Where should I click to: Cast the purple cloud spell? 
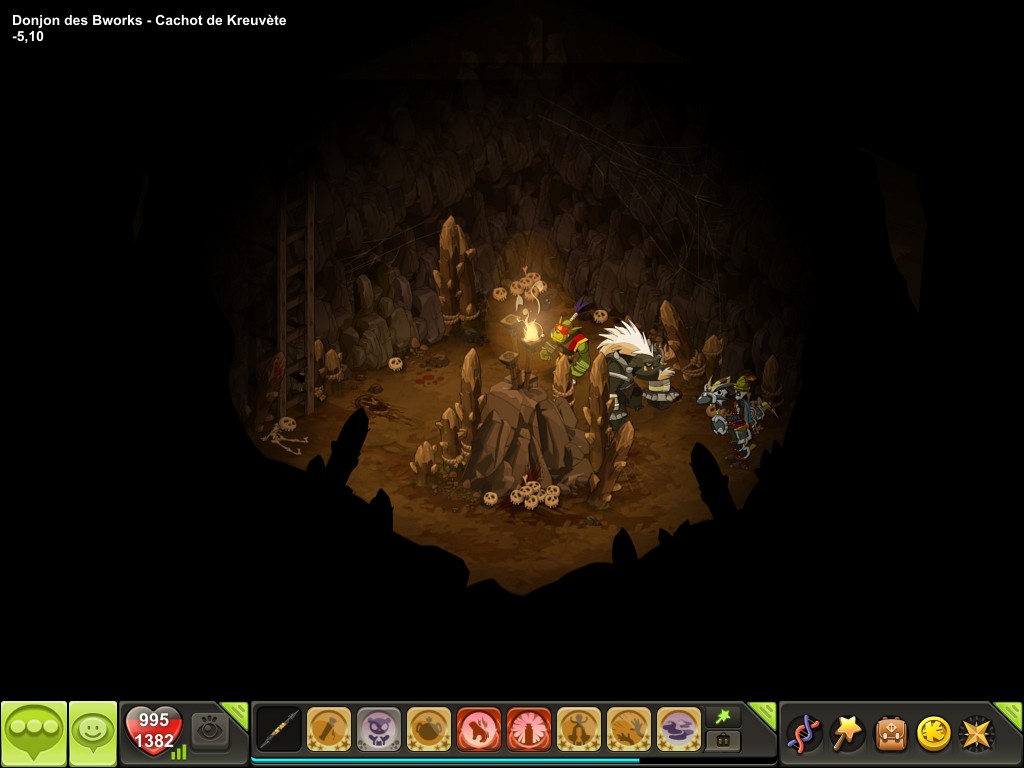coord(679,729)
